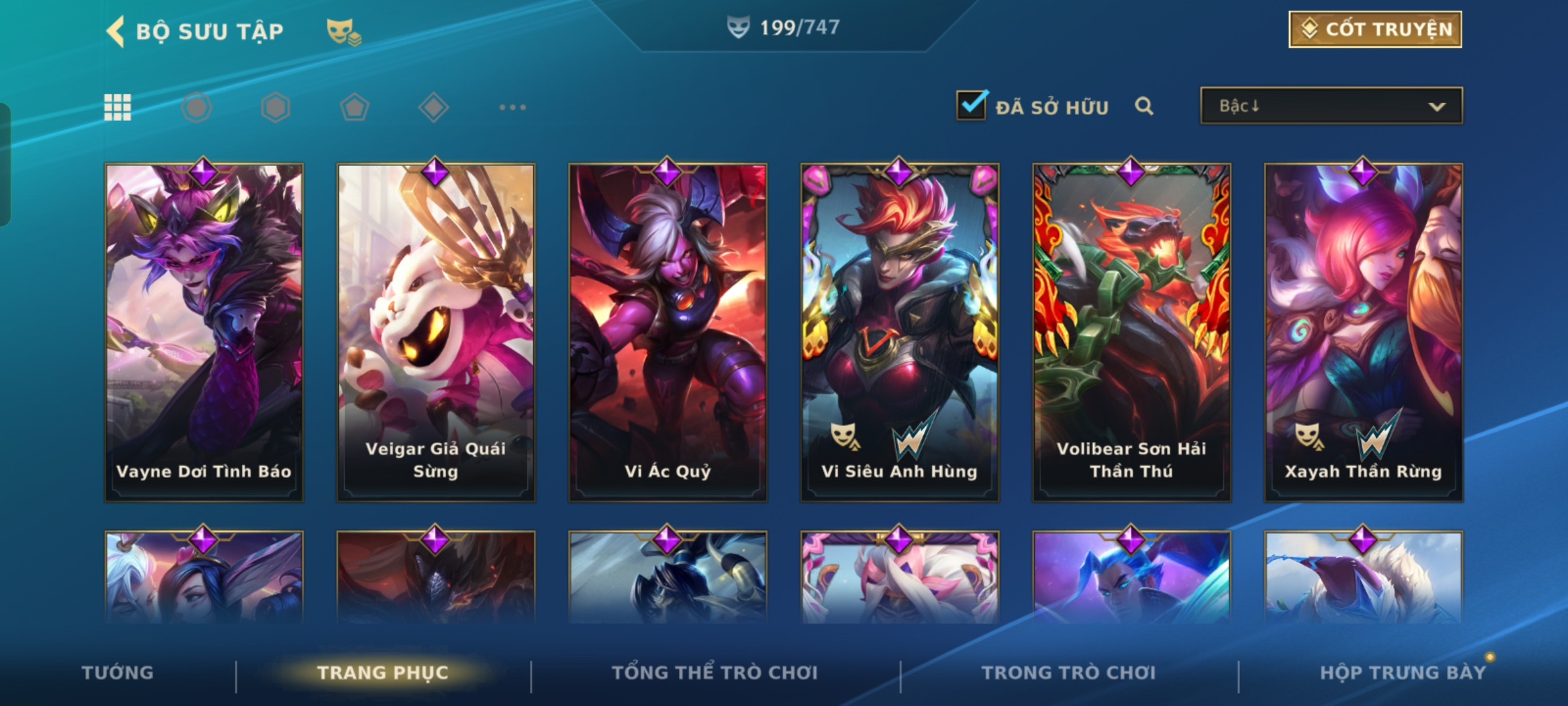Screen dimensions: 1568x706
Task: Choose the diamond rarity filter
Action: [433, 107]
